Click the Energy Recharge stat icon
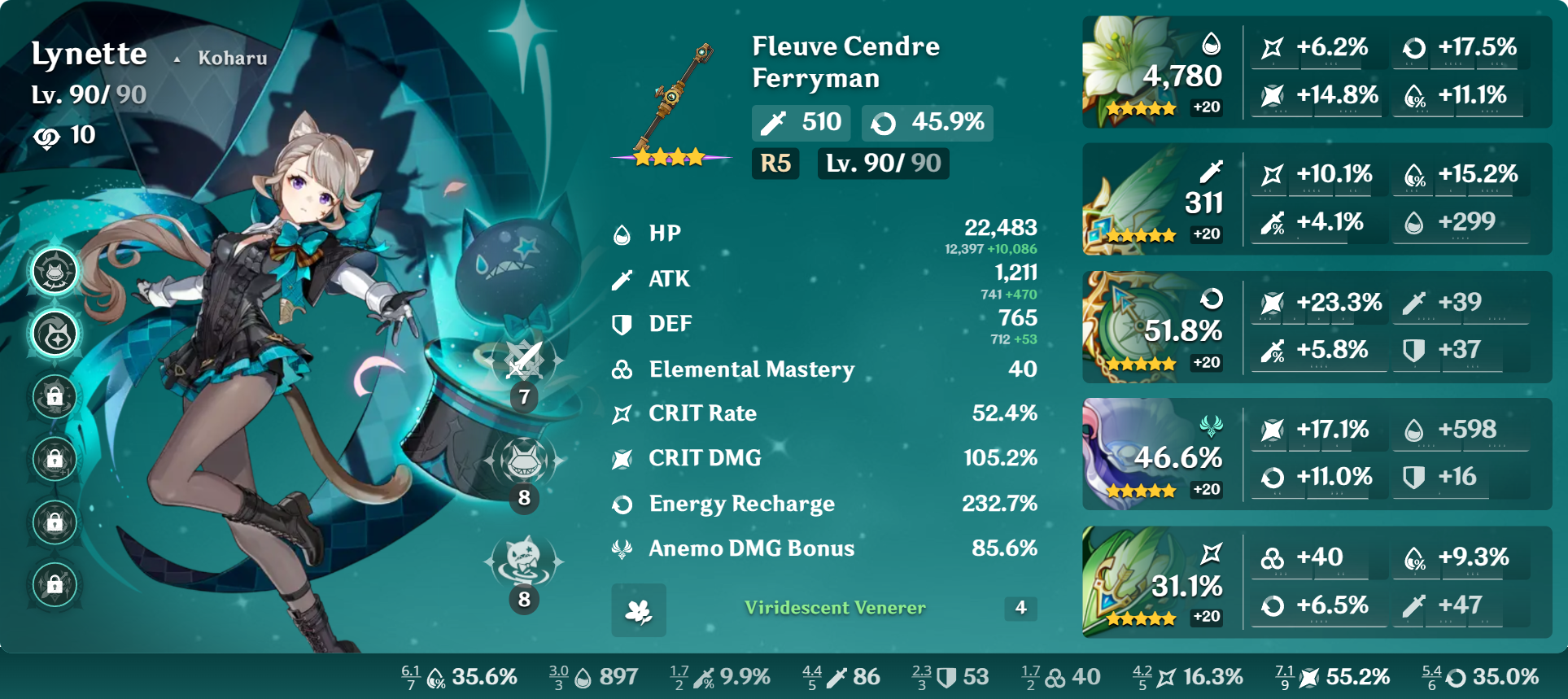Image resolution: width=1568 pixels, height=699 pixels. click(622, 505)
